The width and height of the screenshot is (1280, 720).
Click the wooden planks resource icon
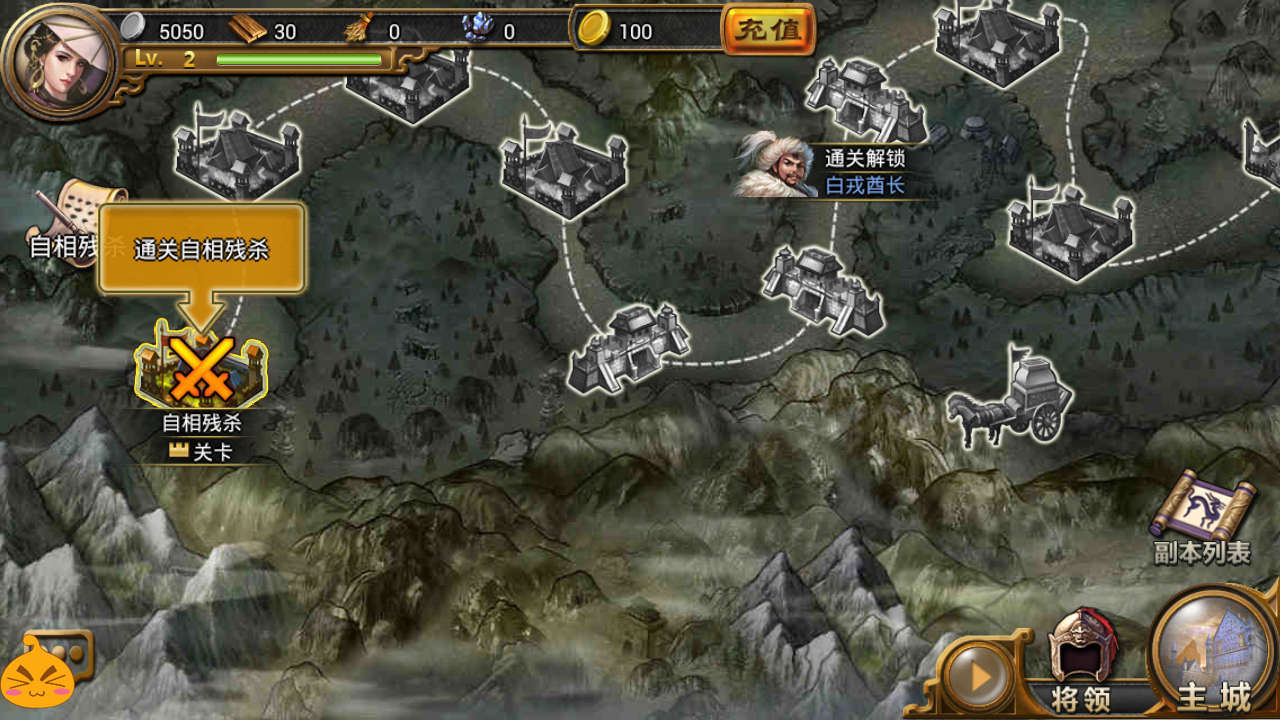click(x=246, y=27)
